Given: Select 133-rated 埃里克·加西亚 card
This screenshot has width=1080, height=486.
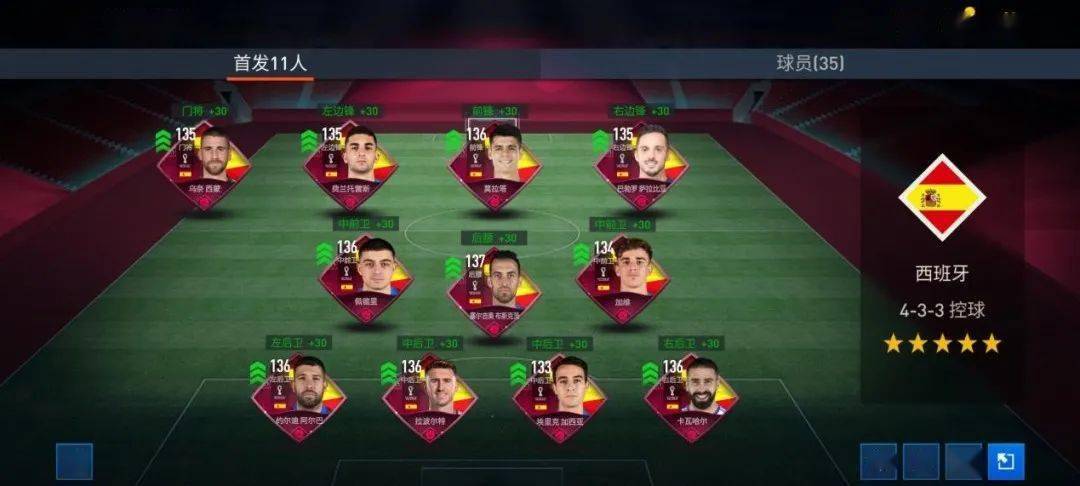Looking at the screenshot, I should coord(560,395).
